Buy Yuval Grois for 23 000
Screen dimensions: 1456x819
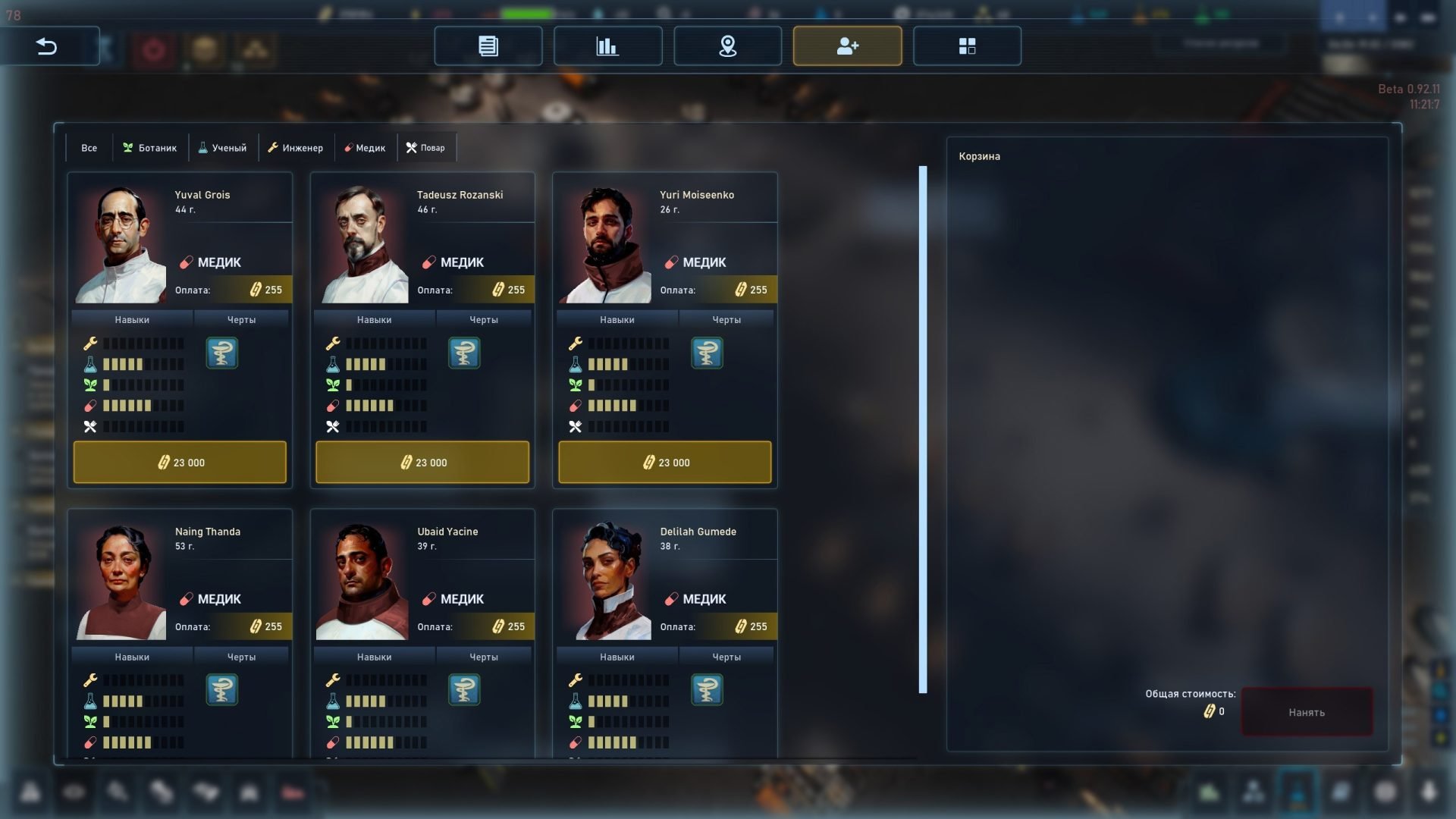180,462
